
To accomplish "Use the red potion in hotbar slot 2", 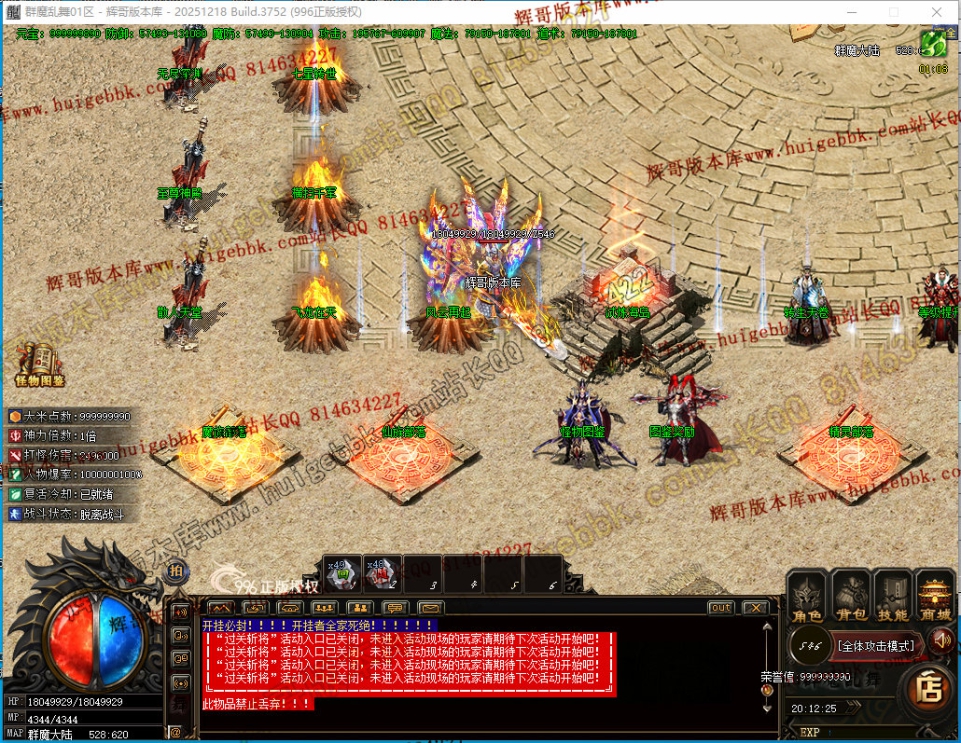I will (x=380, y=574).
